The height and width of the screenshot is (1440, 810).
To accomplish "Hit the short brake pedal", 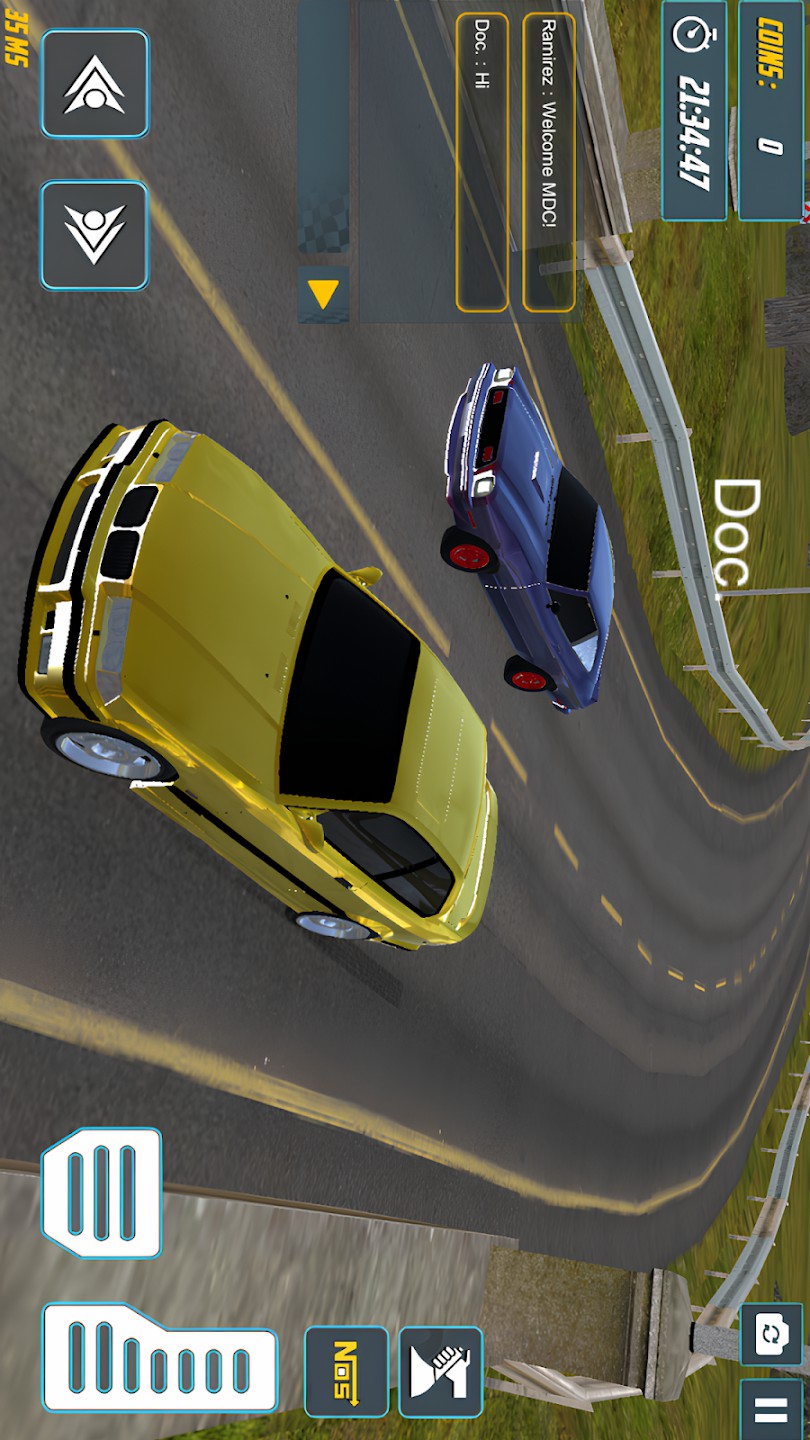I will click(x=101, y=1192).
